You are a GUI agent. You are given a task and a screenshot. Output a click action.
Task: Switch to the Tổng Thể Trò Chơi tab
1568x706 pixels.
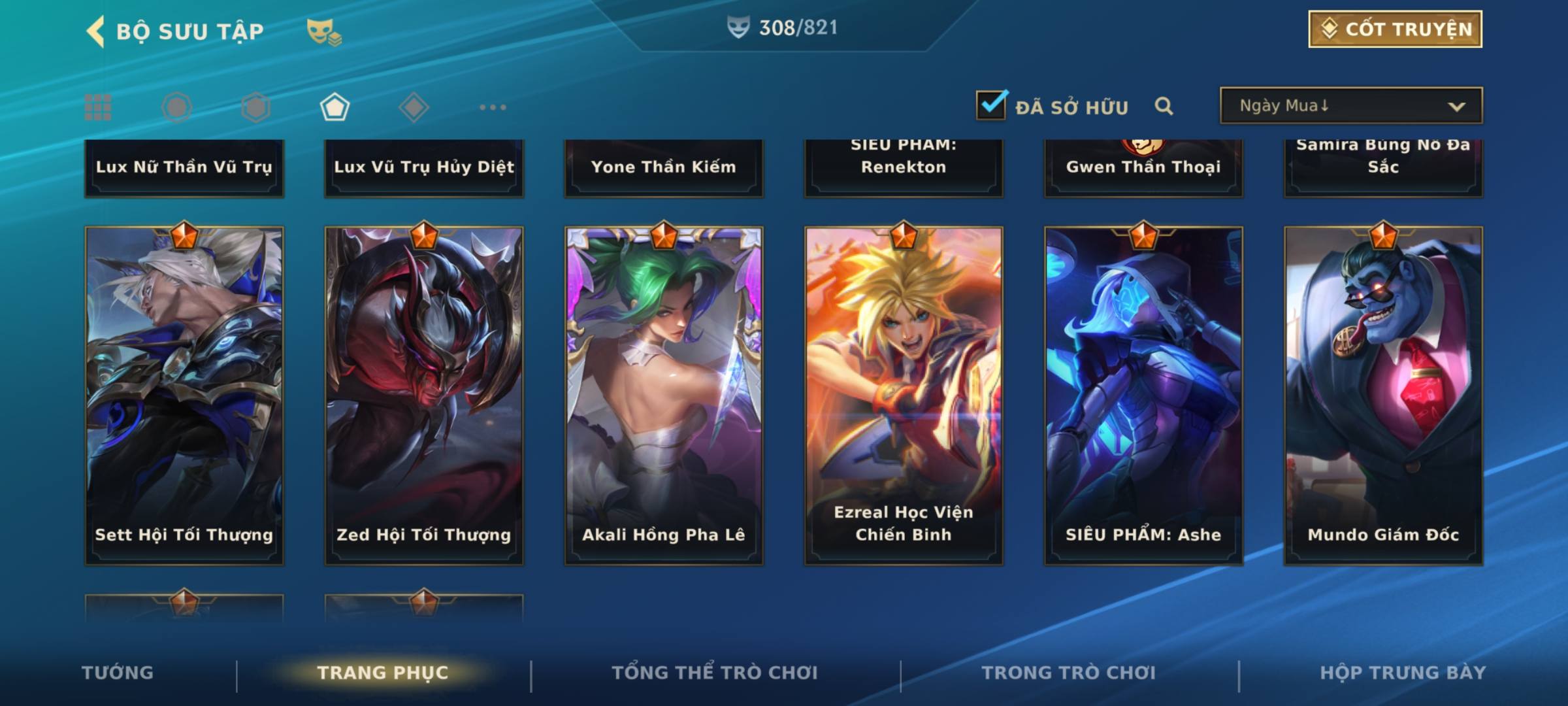tap(715, 673)
